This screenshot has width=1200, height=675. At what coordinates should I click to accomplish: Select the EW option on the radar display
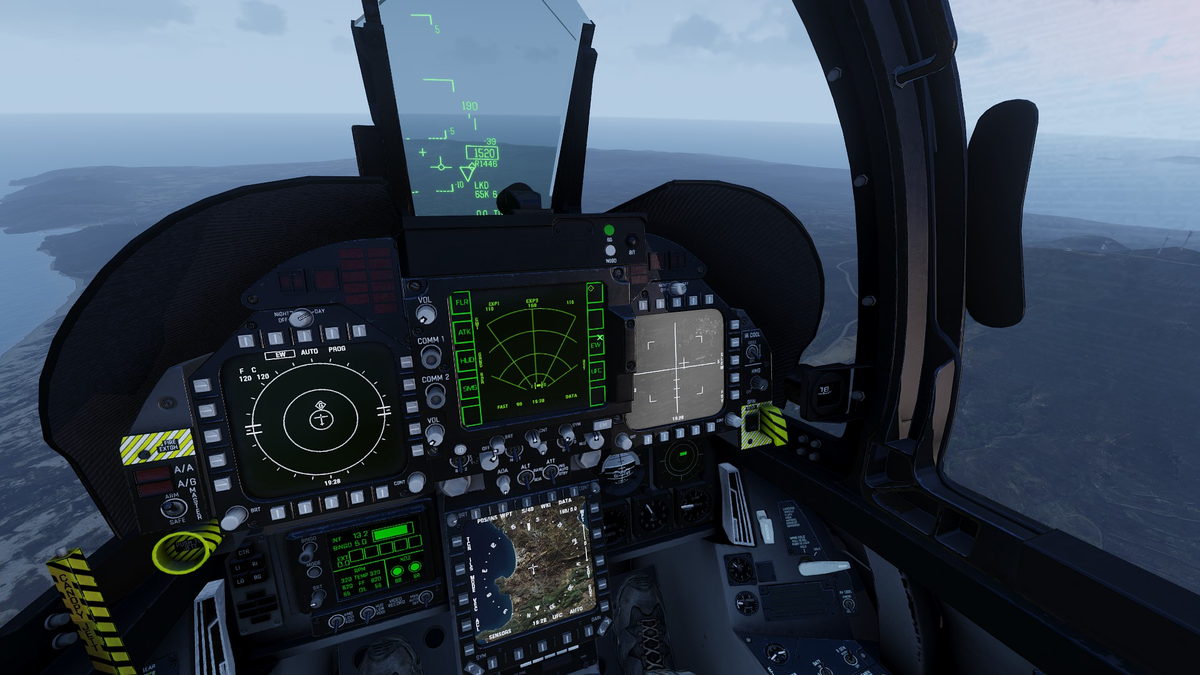[597, 346]
